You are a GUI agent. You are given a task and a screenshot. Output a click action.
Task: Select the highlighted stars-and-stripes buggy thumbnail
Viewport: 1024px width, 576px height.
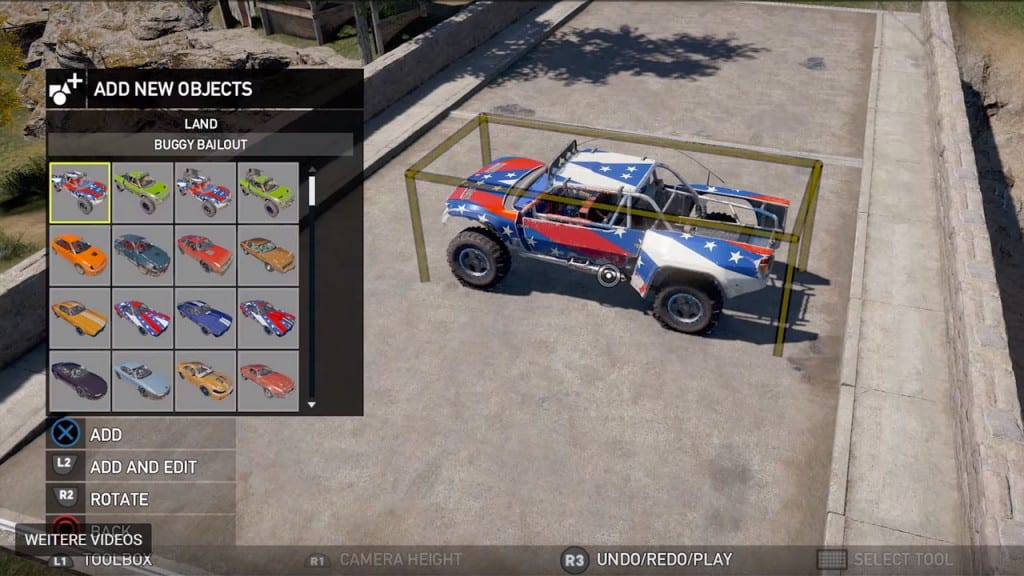[x=80, y=192]
